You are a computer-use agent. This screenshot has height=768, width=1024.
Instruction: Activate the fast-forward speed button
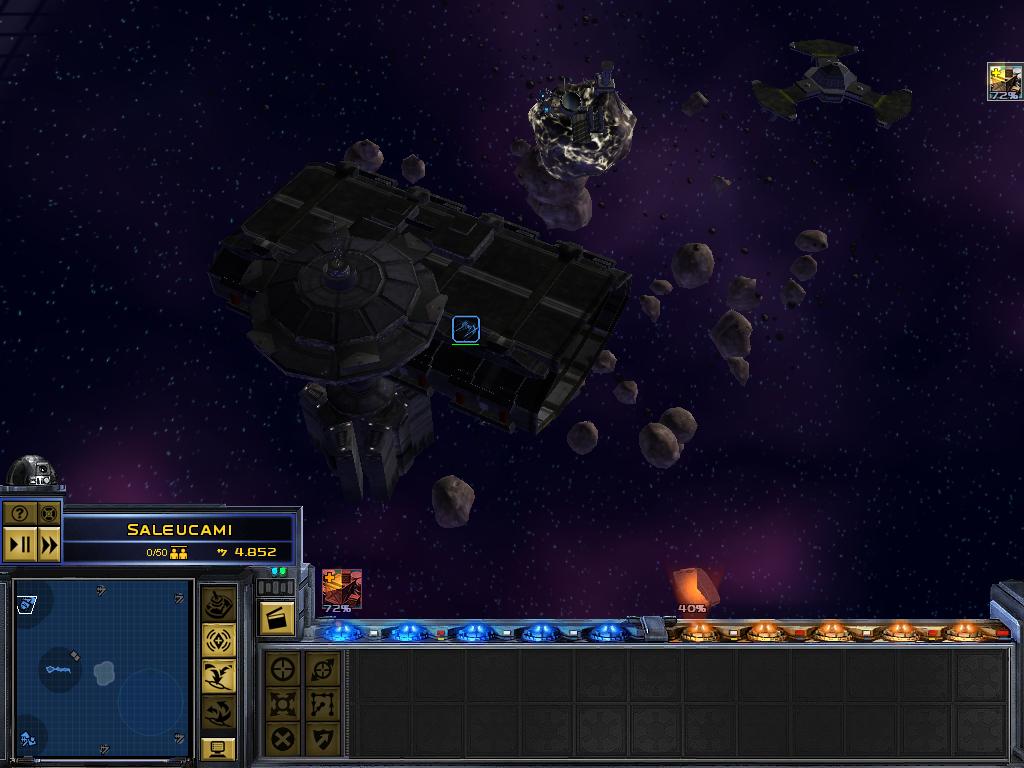(49, 545)
